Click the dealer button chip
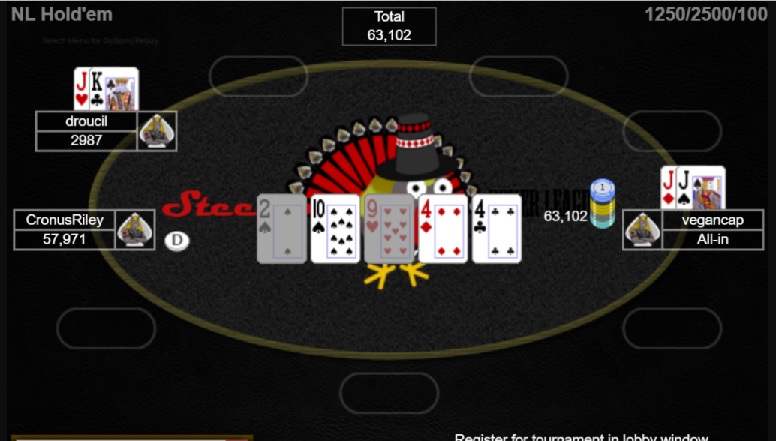 pos(177,240)
